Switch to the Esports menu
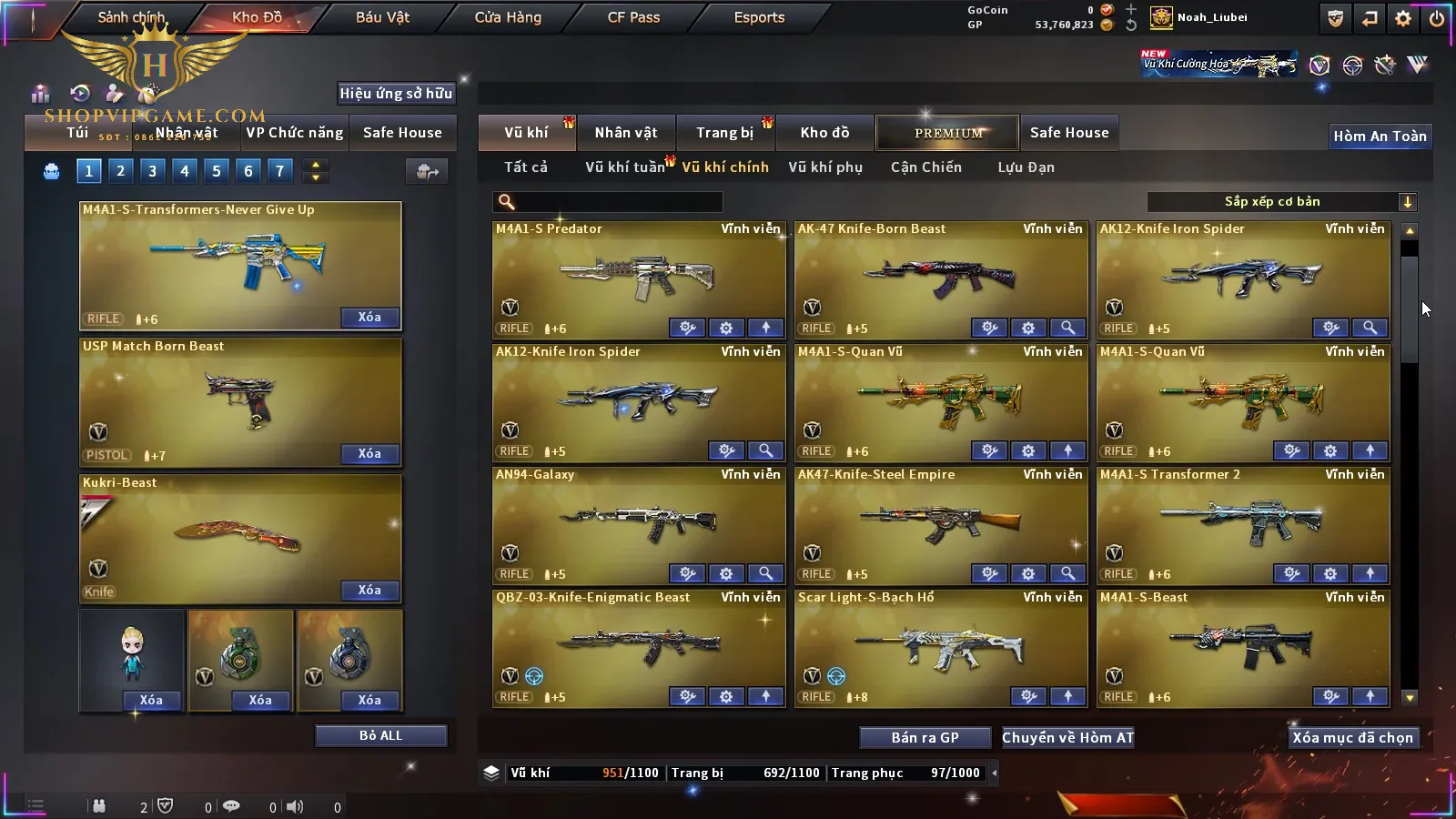This screenshot has height=819, width=1456. pos(759,17)
